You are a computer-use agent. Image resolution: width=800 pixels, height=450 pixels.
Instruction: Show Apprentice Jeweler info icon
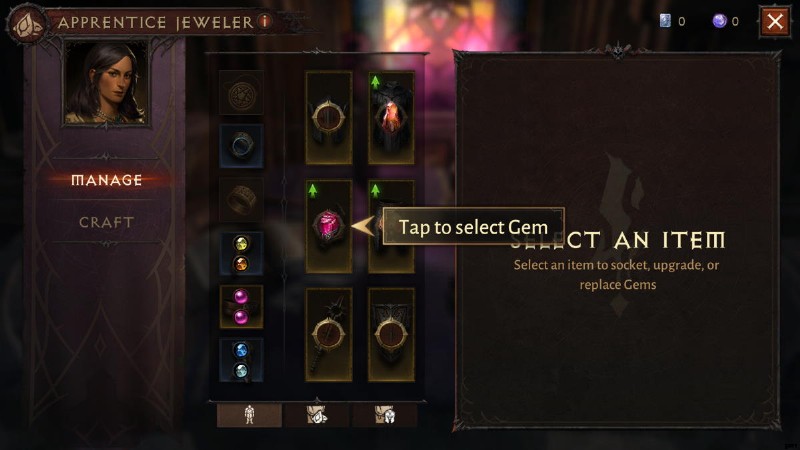tap(264, 21)
